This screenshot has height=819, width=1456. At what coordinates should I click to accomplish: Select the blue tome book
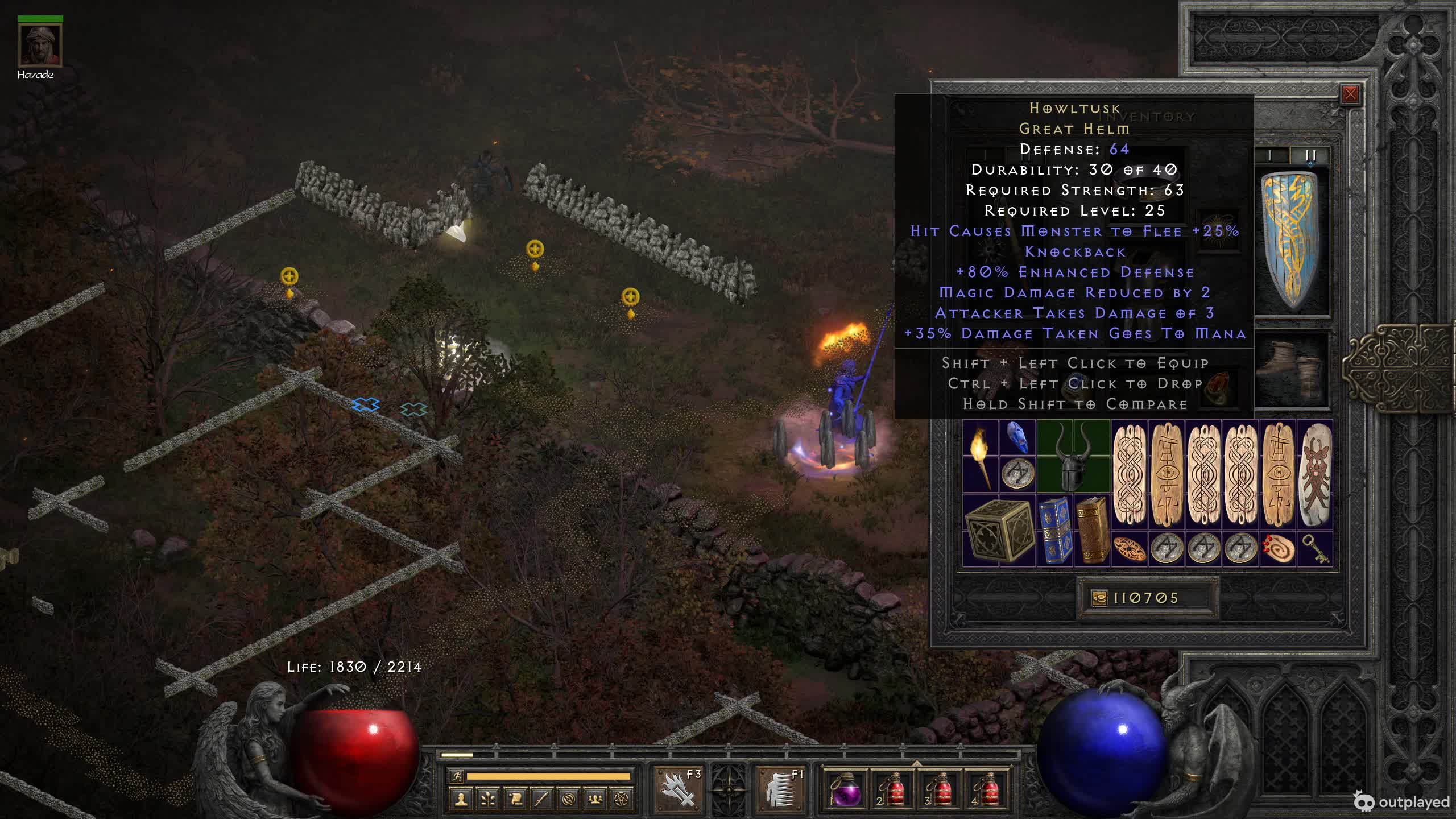coord(1055,530)
